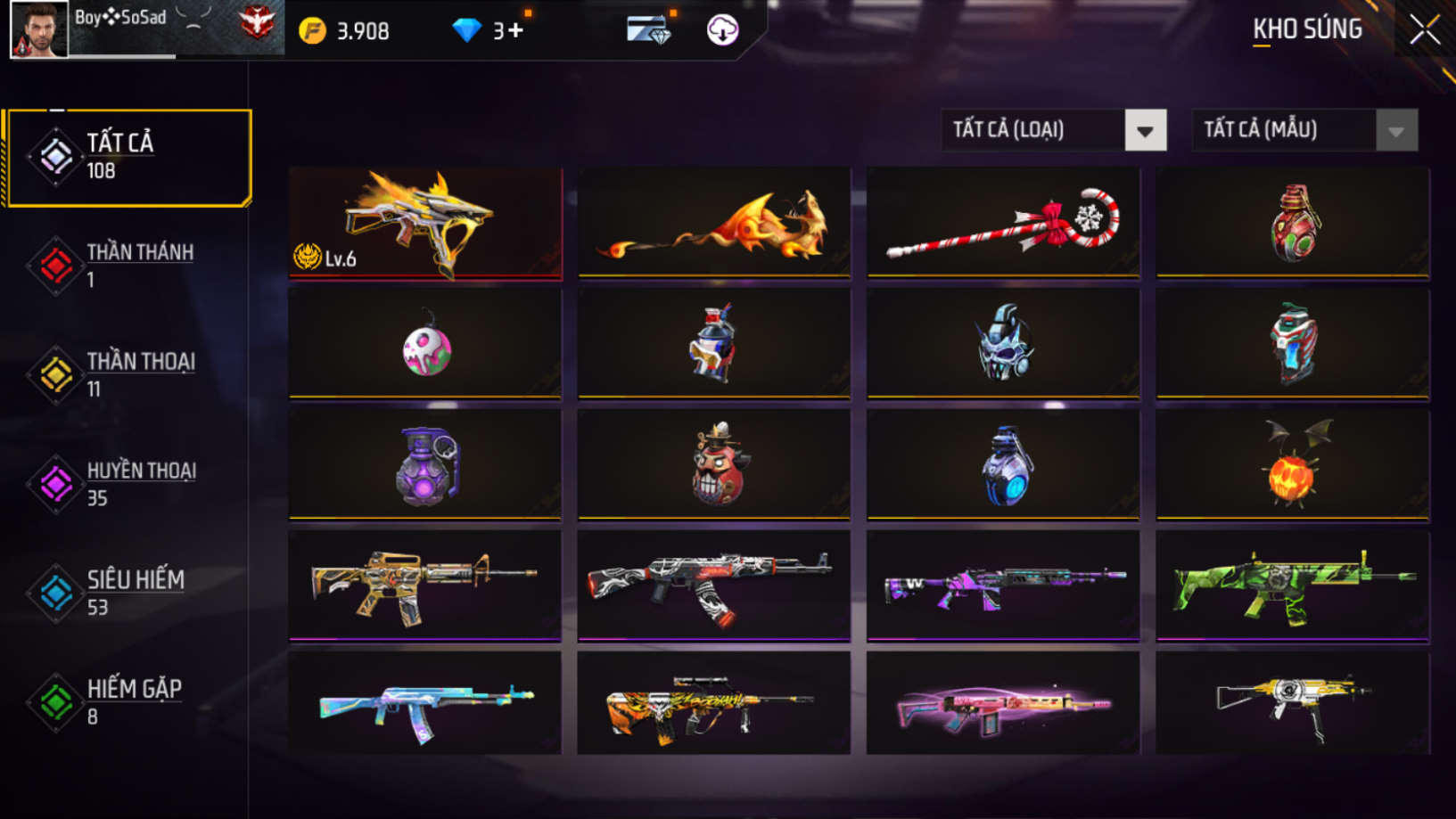Viewport: 1456px width, 819px height.
Task: Pick the red and white AK skin
Action: pyautogui.click(x=714, y=586)
